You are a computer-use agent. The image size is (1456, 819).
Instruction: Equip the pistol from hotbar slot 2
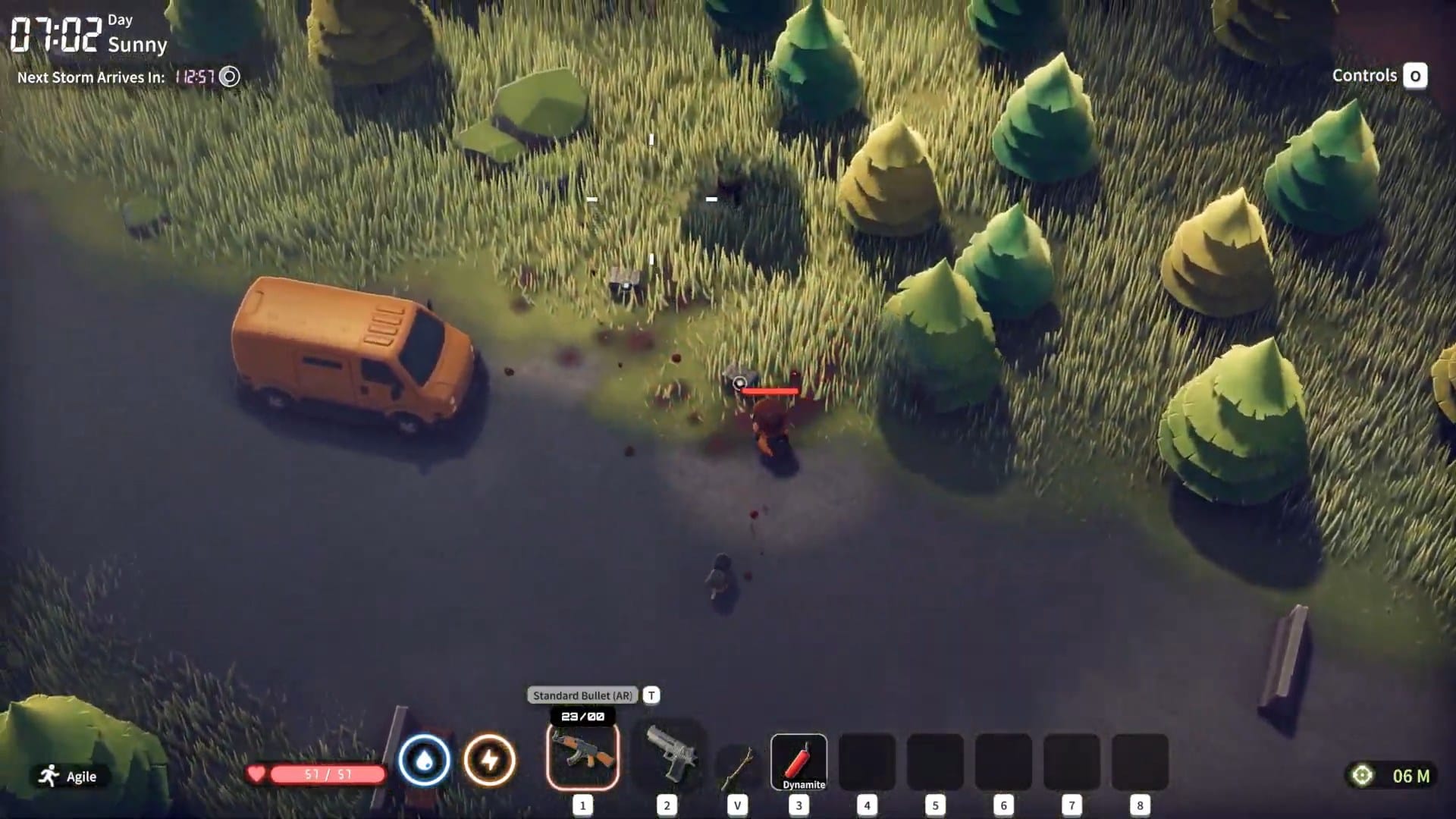[x=666, y=758]
